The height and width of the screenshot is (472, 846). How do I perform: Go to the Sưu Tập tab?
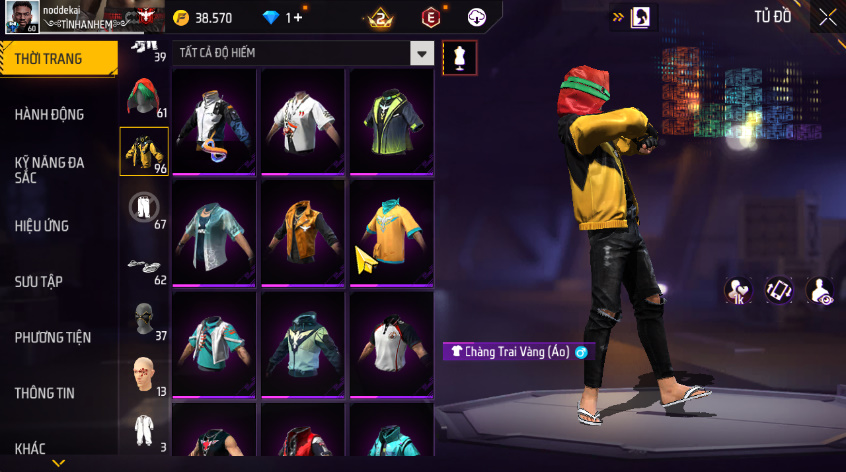(39, 282)
